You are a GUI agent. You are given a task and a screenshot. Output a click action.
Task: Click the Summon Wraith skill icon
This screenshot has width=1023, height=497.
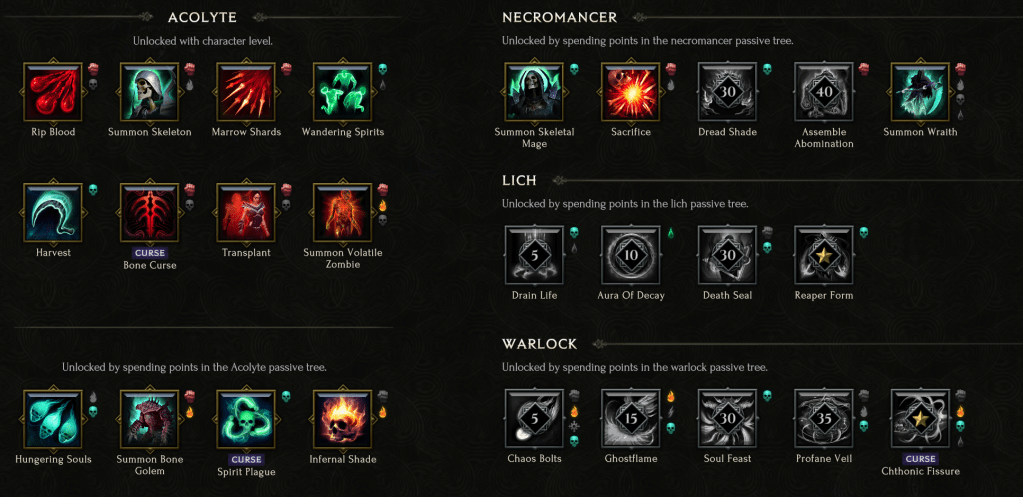click(x=921, y=92)
